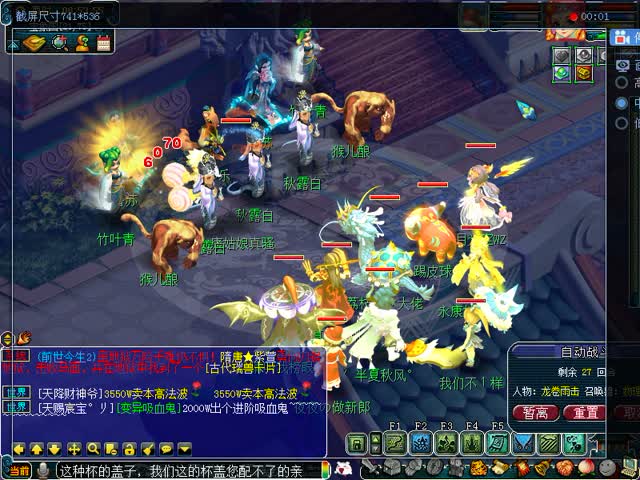This screenshot has width=640, height=480.
Task: Use the F3 skill shortcut slot
Action: 446,443
